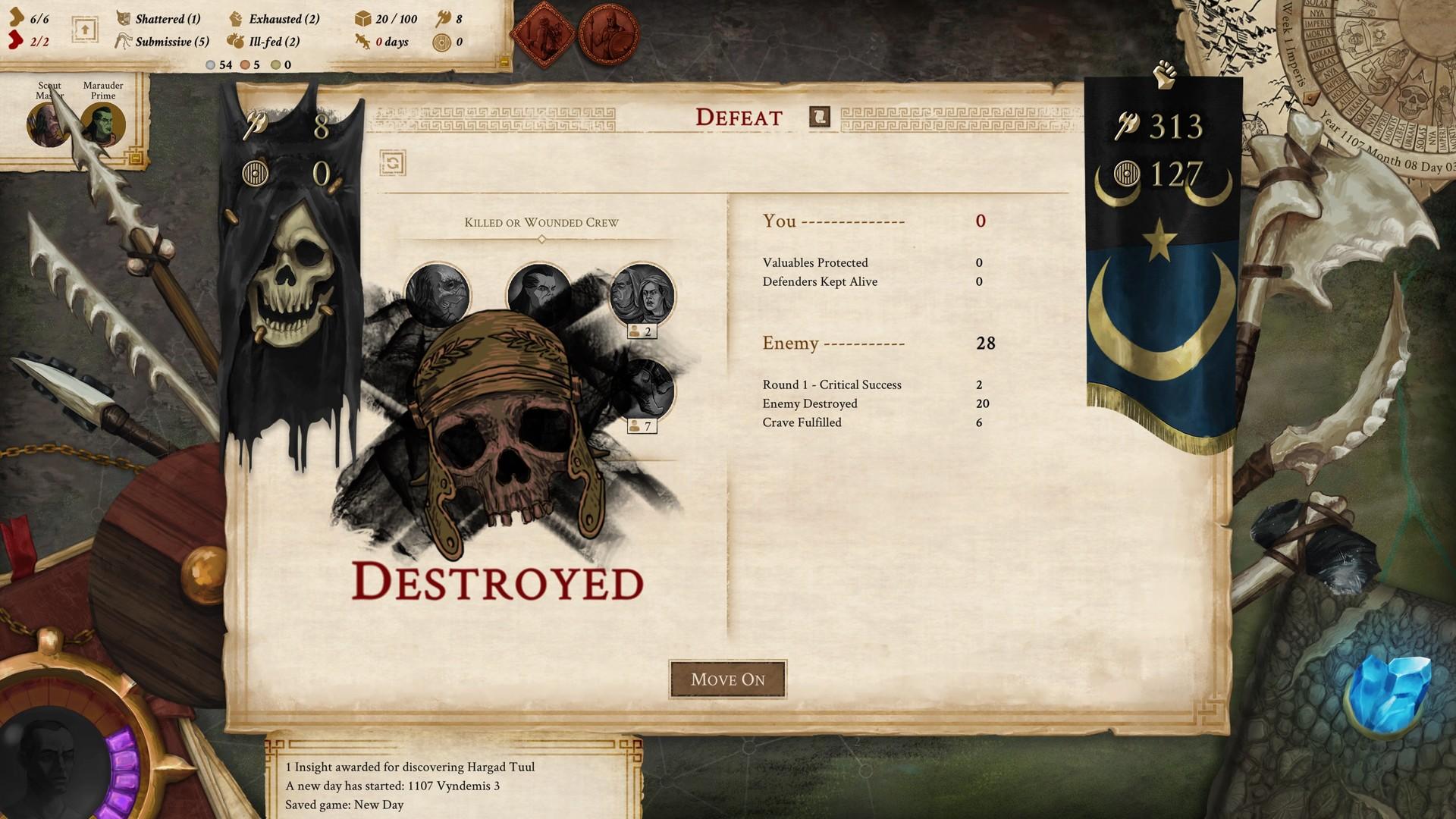Screen dimensions: 1456x819
Task: Click the Move On button
Action: click(x=727, y=679)
